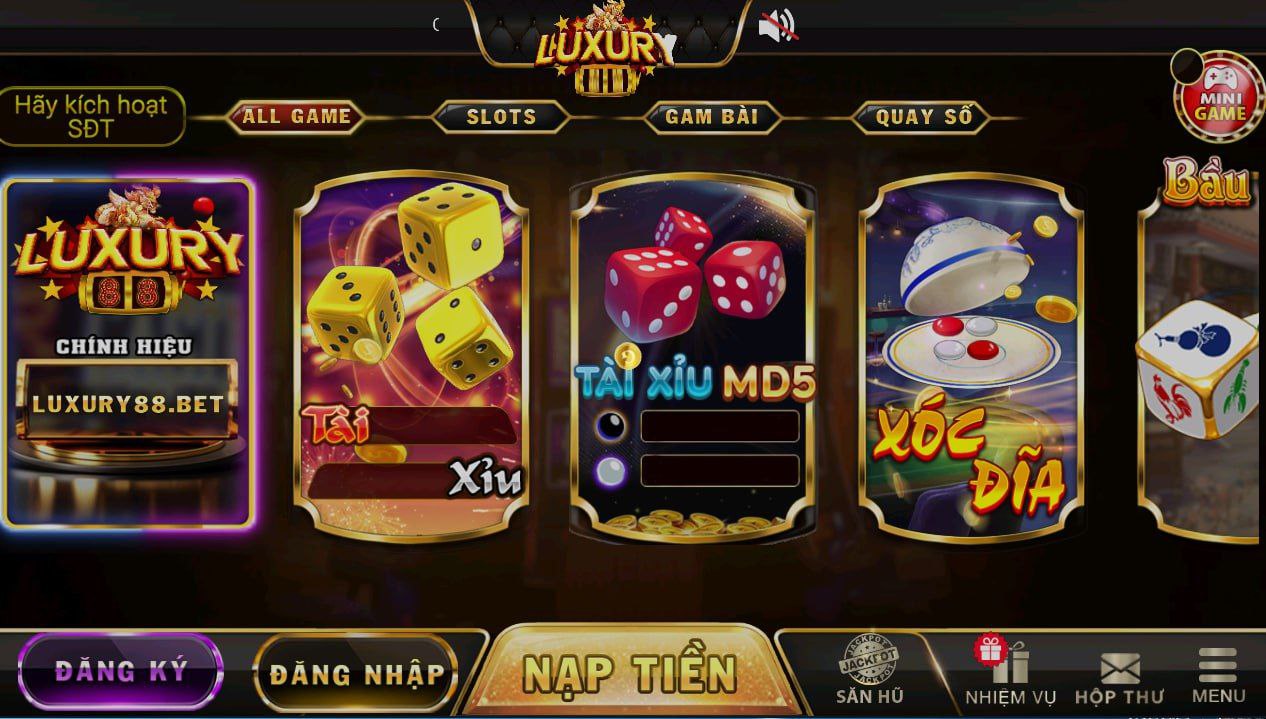
Task: Click the Hãy kích hoạt SĐT button
Action: click(92, 117)
